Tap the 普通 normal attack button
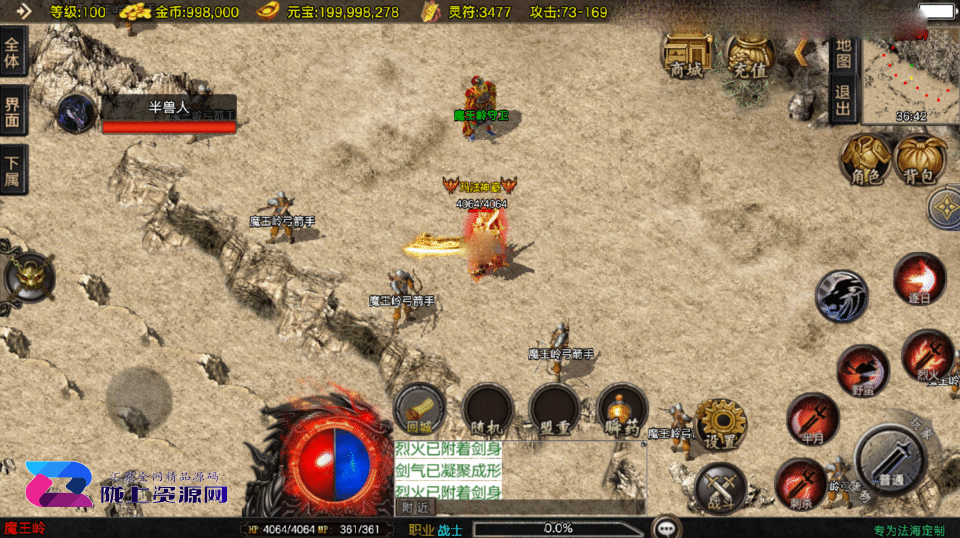This screenshot has height=538, width=960. pos(891,458)
